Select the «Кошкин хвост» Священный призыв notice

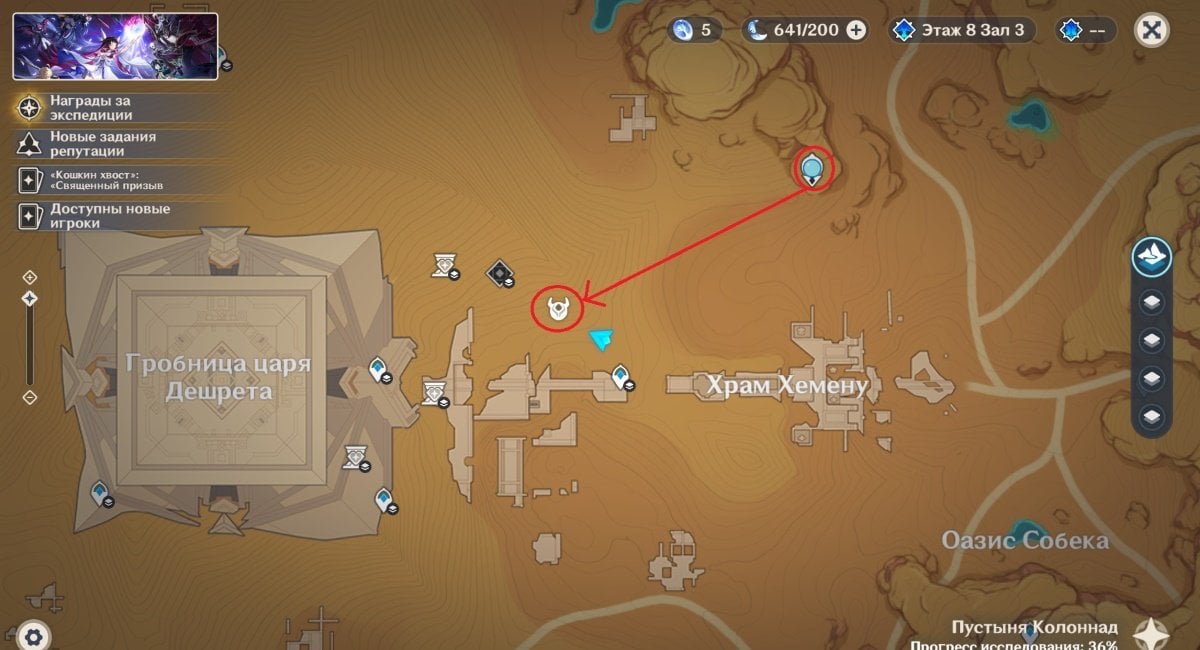coord(90,180)
